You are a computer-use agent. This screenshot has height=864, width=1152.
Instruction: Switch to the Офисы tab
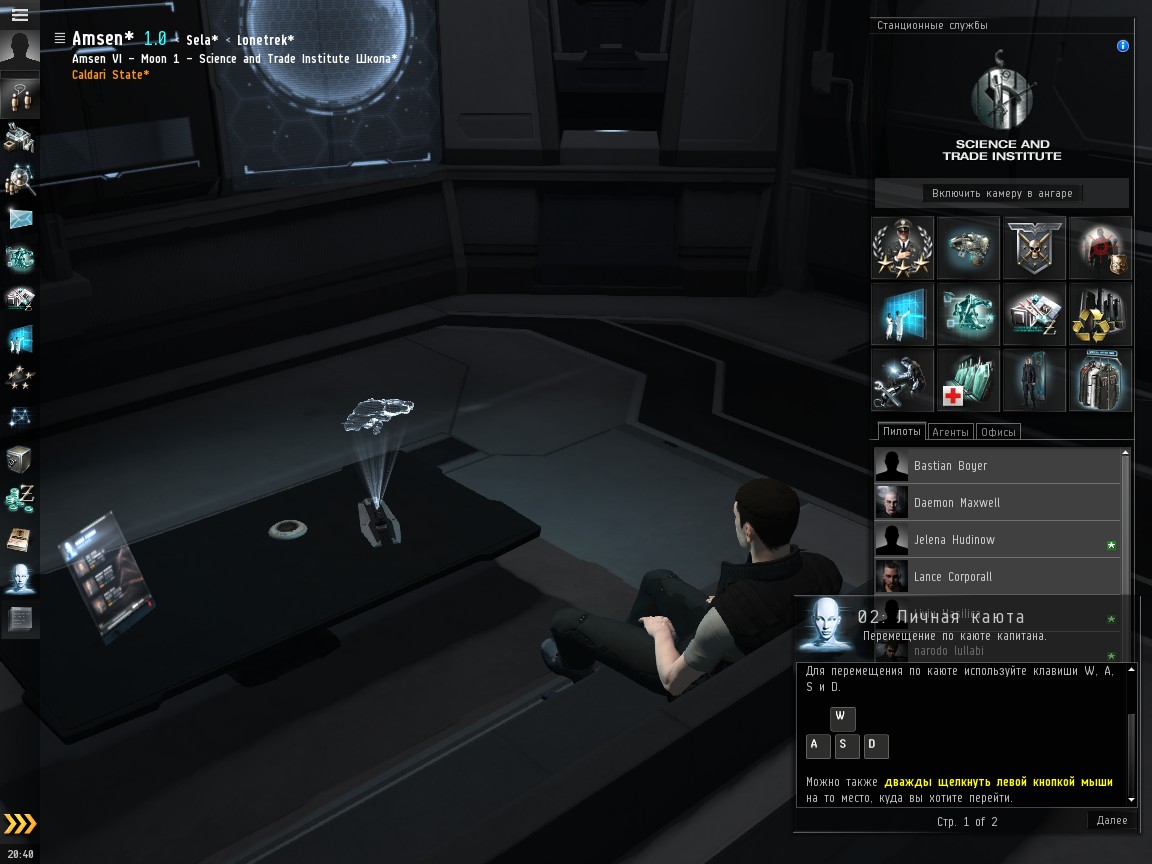pos(998,432)
